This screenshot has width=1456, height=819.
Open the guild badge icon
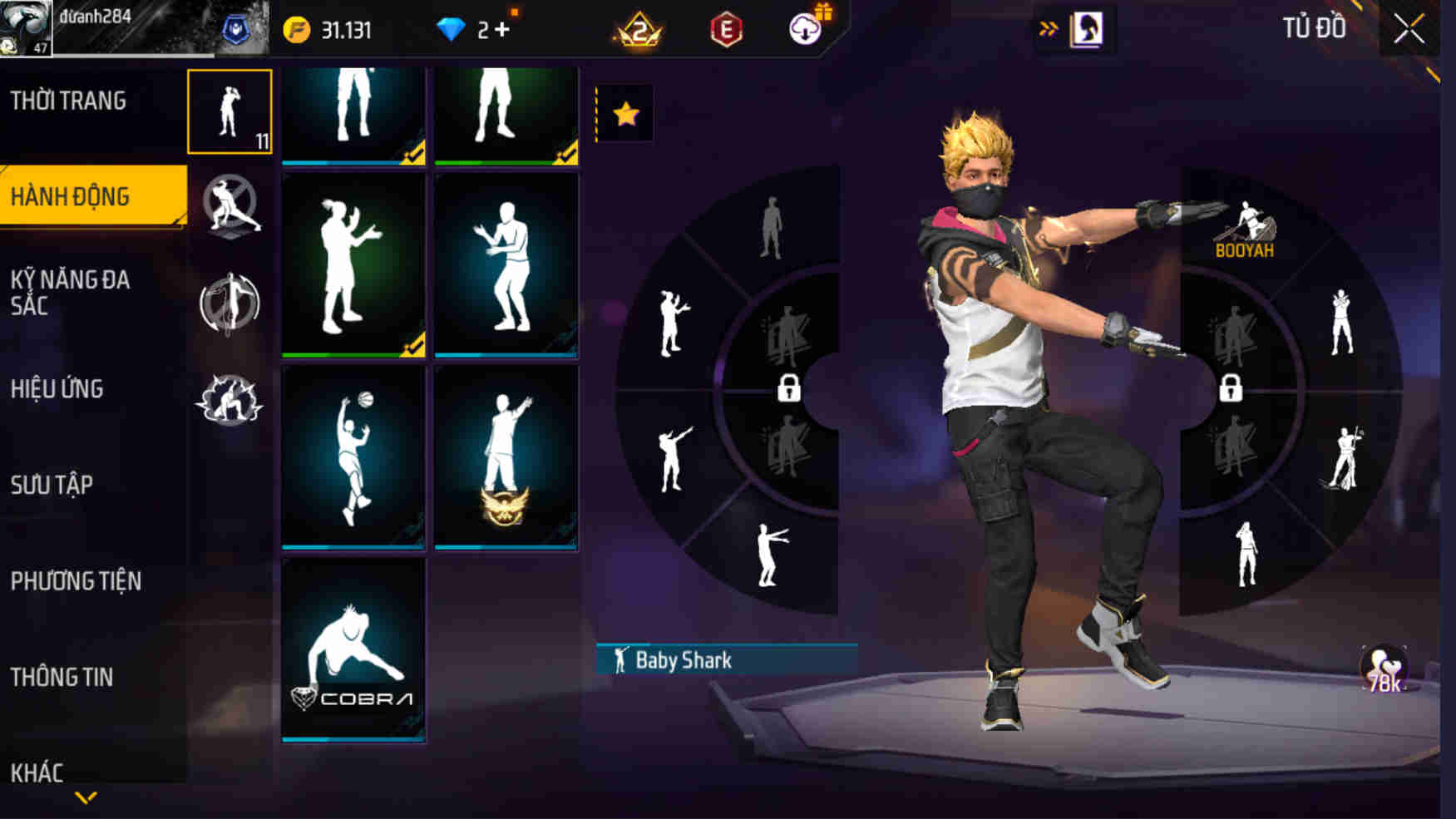235,27
